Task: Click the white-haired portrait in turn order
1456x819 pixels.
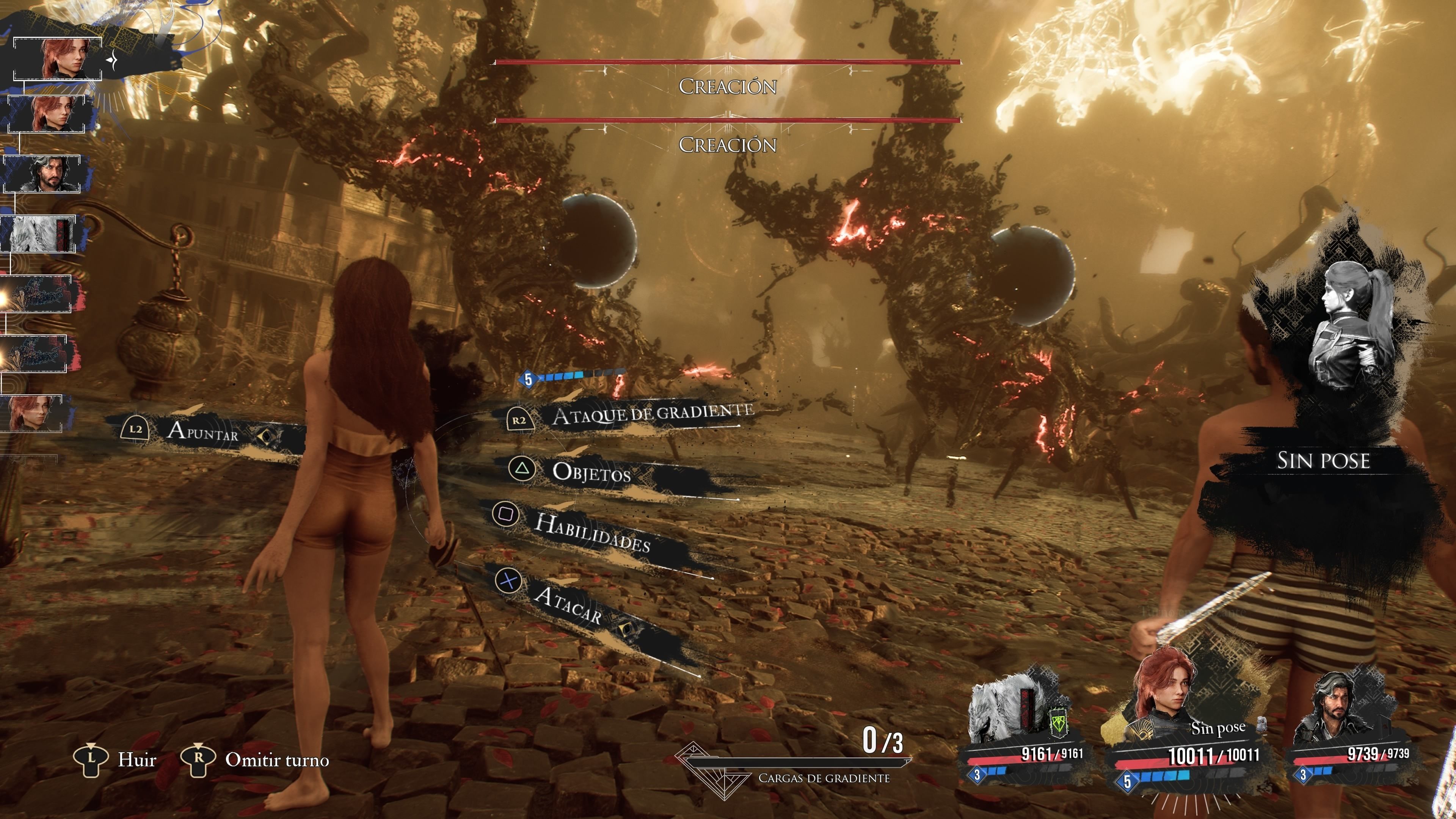Action: point(39,234)
